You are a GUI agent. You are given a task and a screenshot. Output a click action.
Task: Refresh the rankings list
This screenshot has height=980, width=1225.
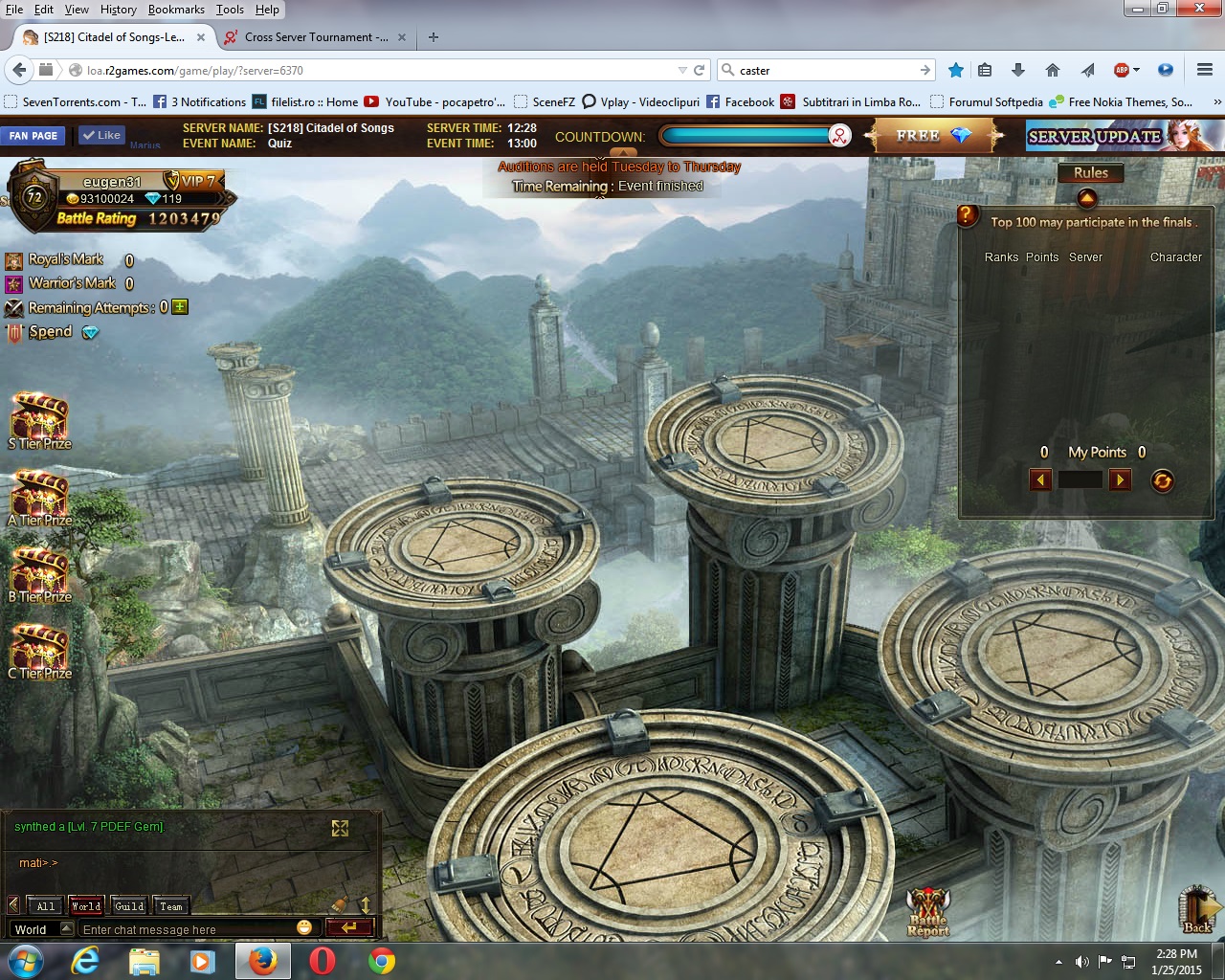(x=1163, y=481)
